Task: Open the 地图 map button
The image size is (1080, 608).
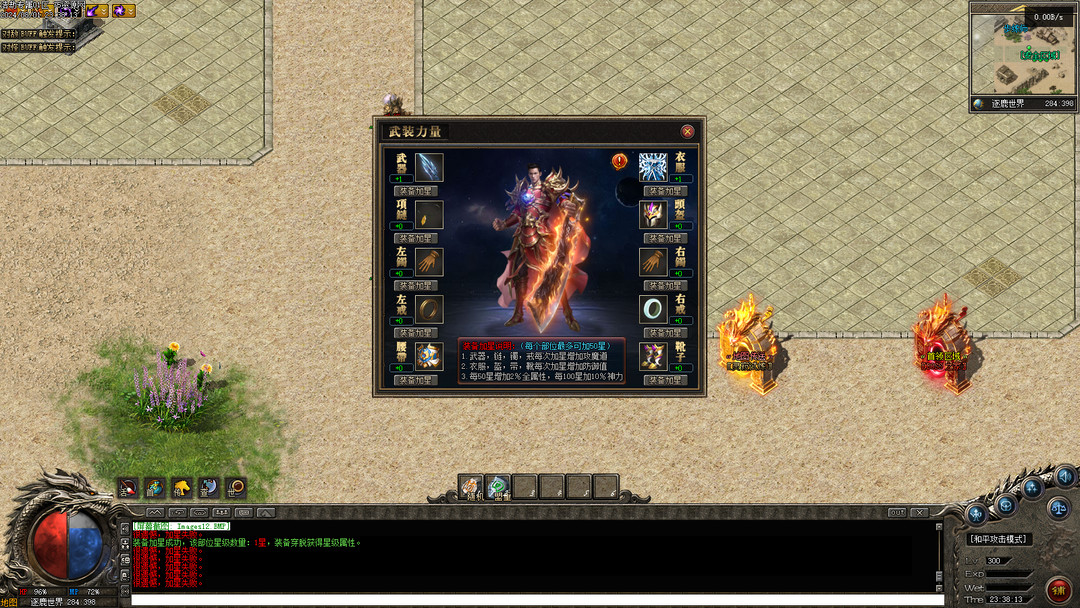Action: tap(10, 602)
